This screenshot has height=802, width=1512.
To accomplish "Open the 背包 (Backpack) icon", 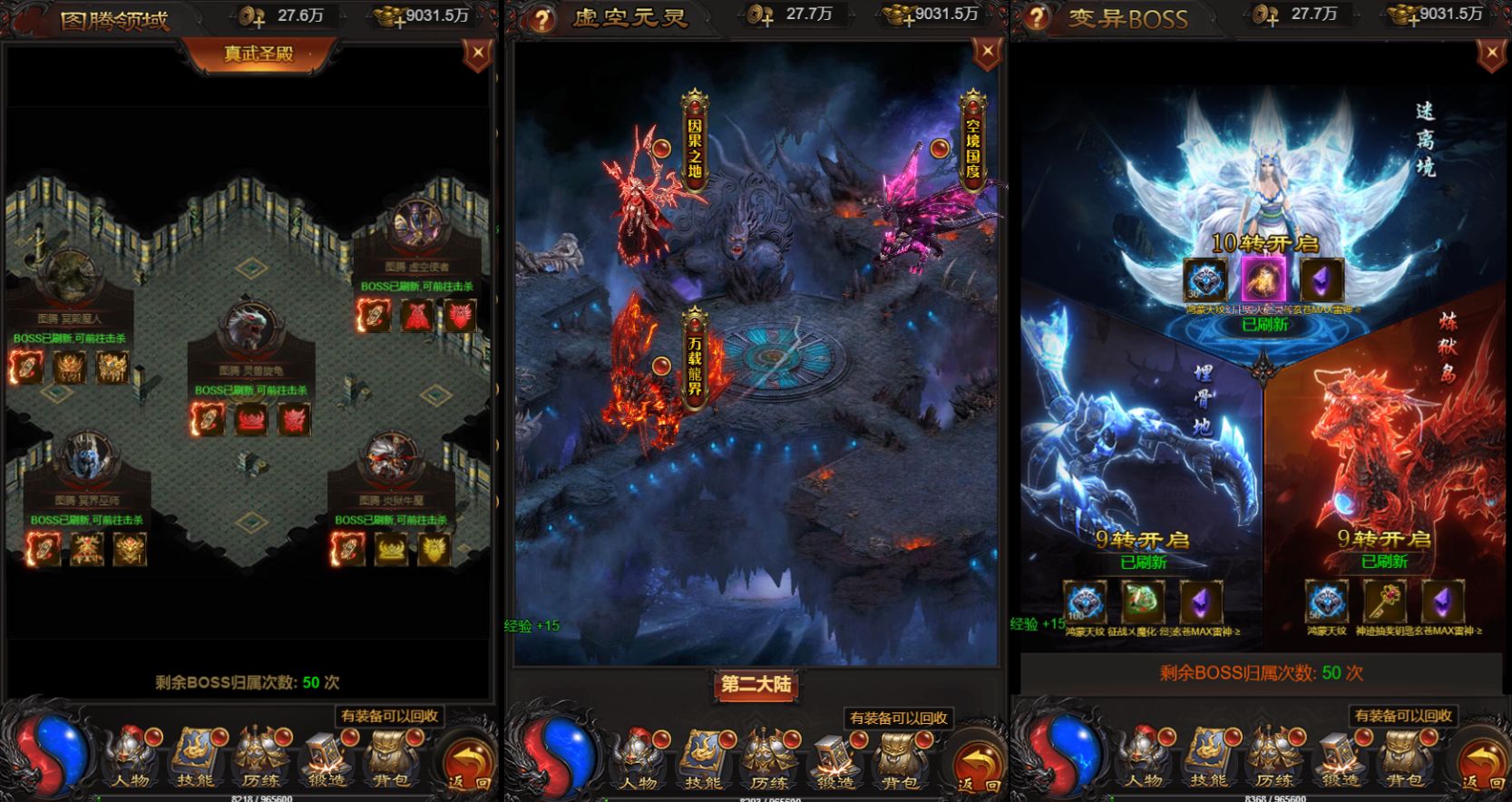I will pyautogui.click(x=391, y=753).
